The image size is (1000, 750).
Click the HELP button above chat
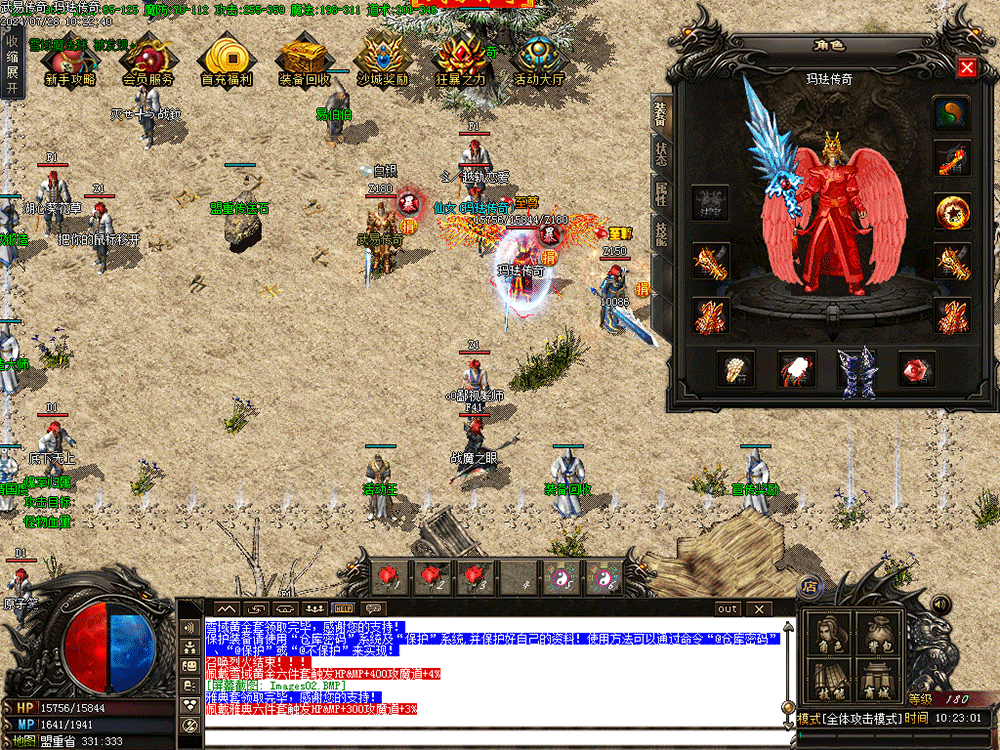click(343, 608)
